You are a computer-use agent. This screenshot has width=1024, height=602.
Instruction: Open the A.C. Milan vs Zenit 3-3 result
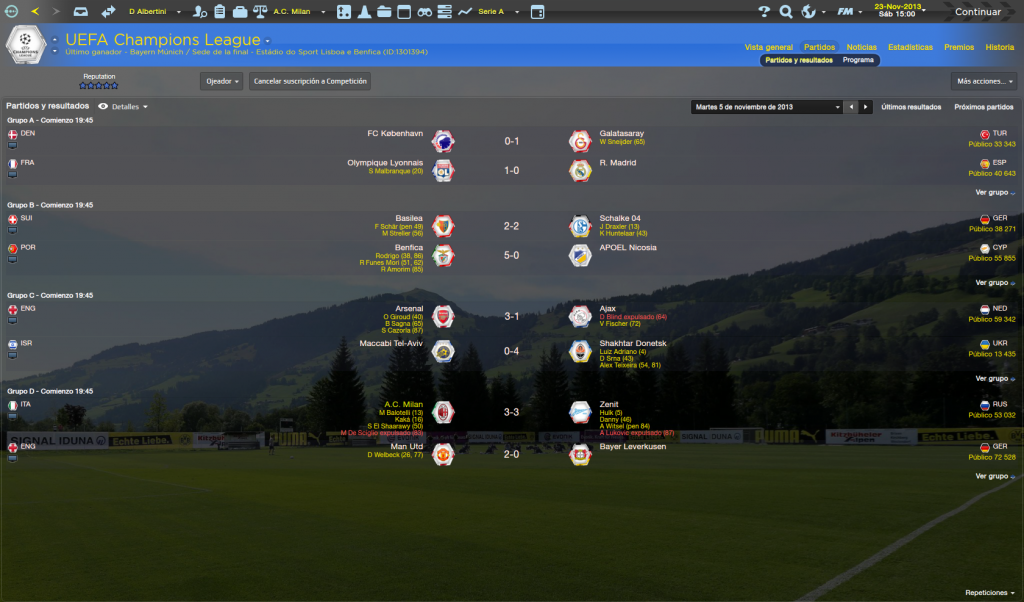(510, 411)
